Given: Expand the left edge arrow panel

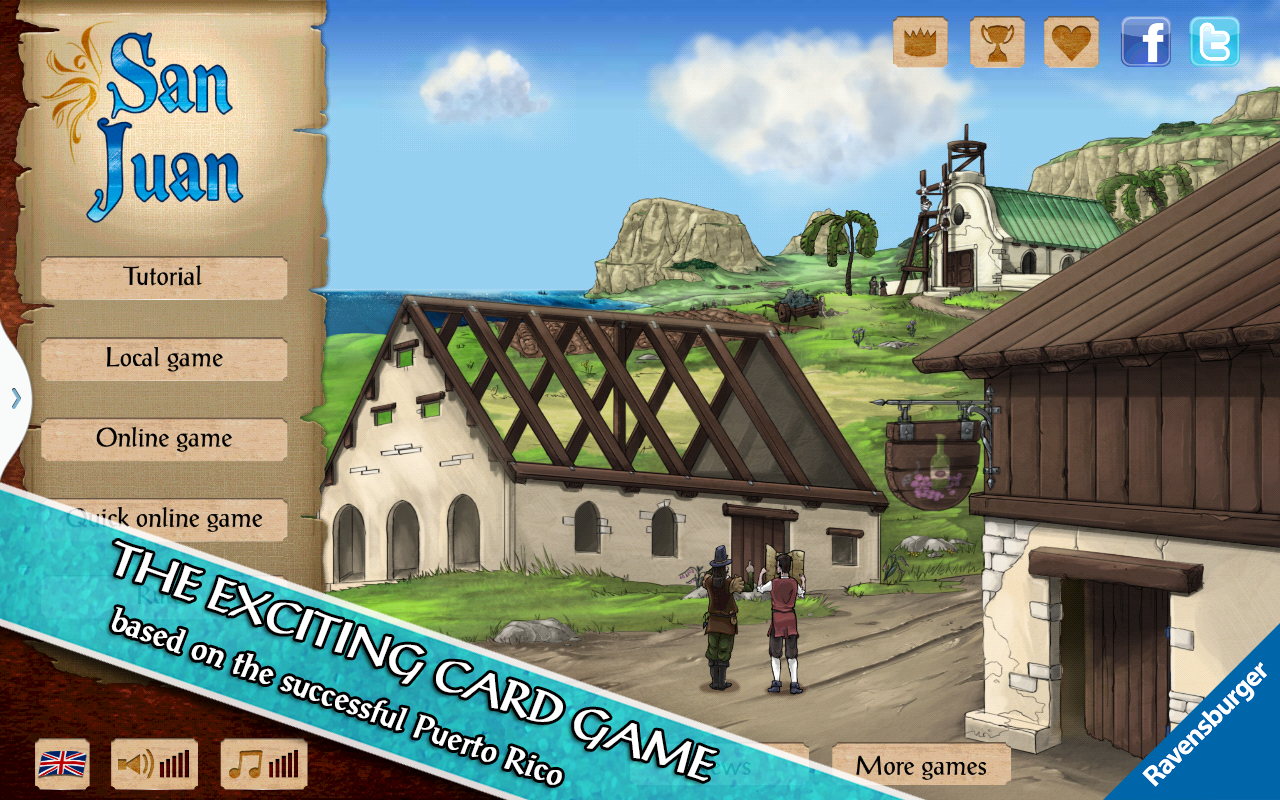Looking at the screenshot, I should coord(15,399).
